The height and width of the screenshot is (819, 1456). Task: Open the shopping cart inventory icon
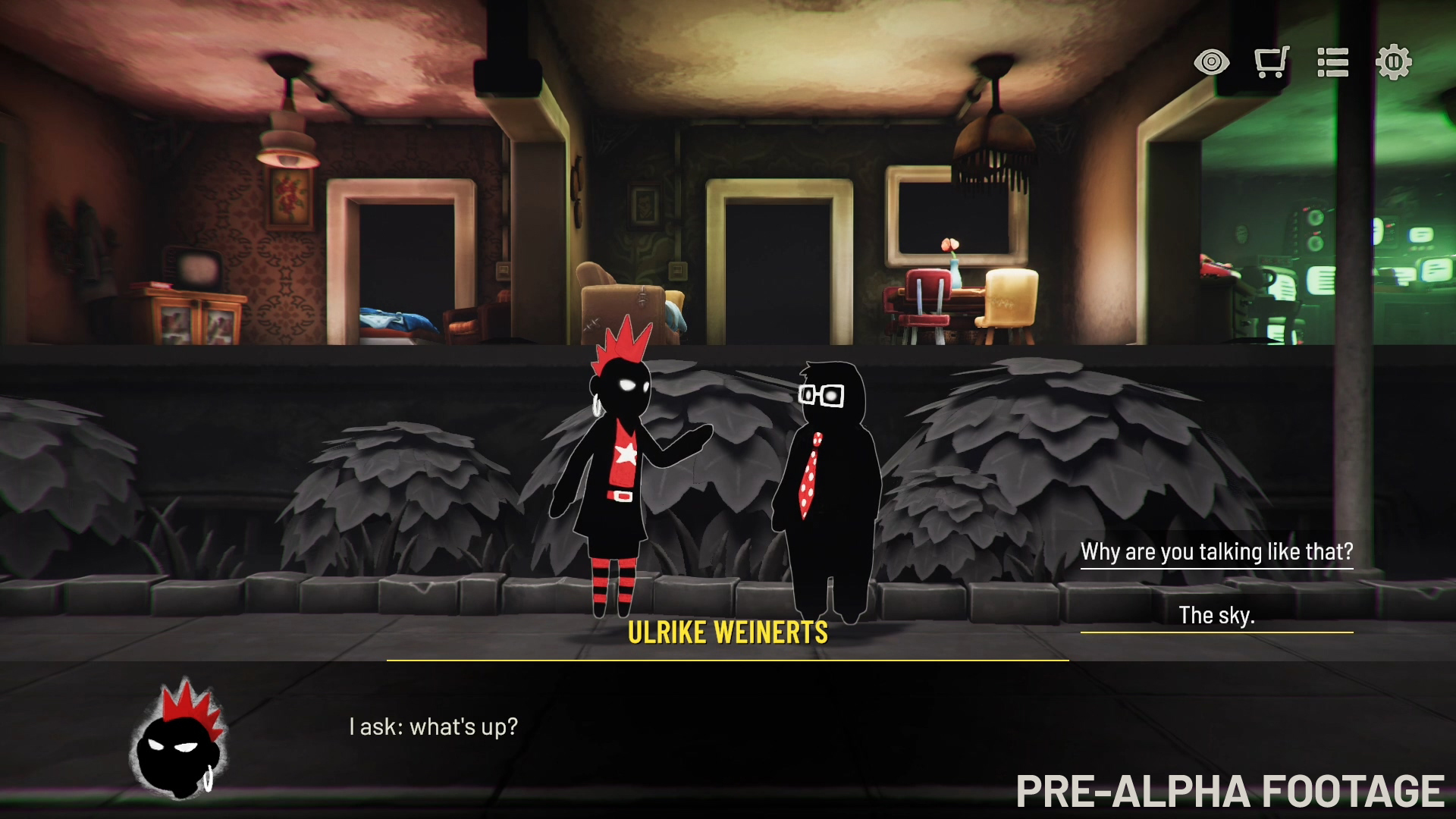point(1272,63)
